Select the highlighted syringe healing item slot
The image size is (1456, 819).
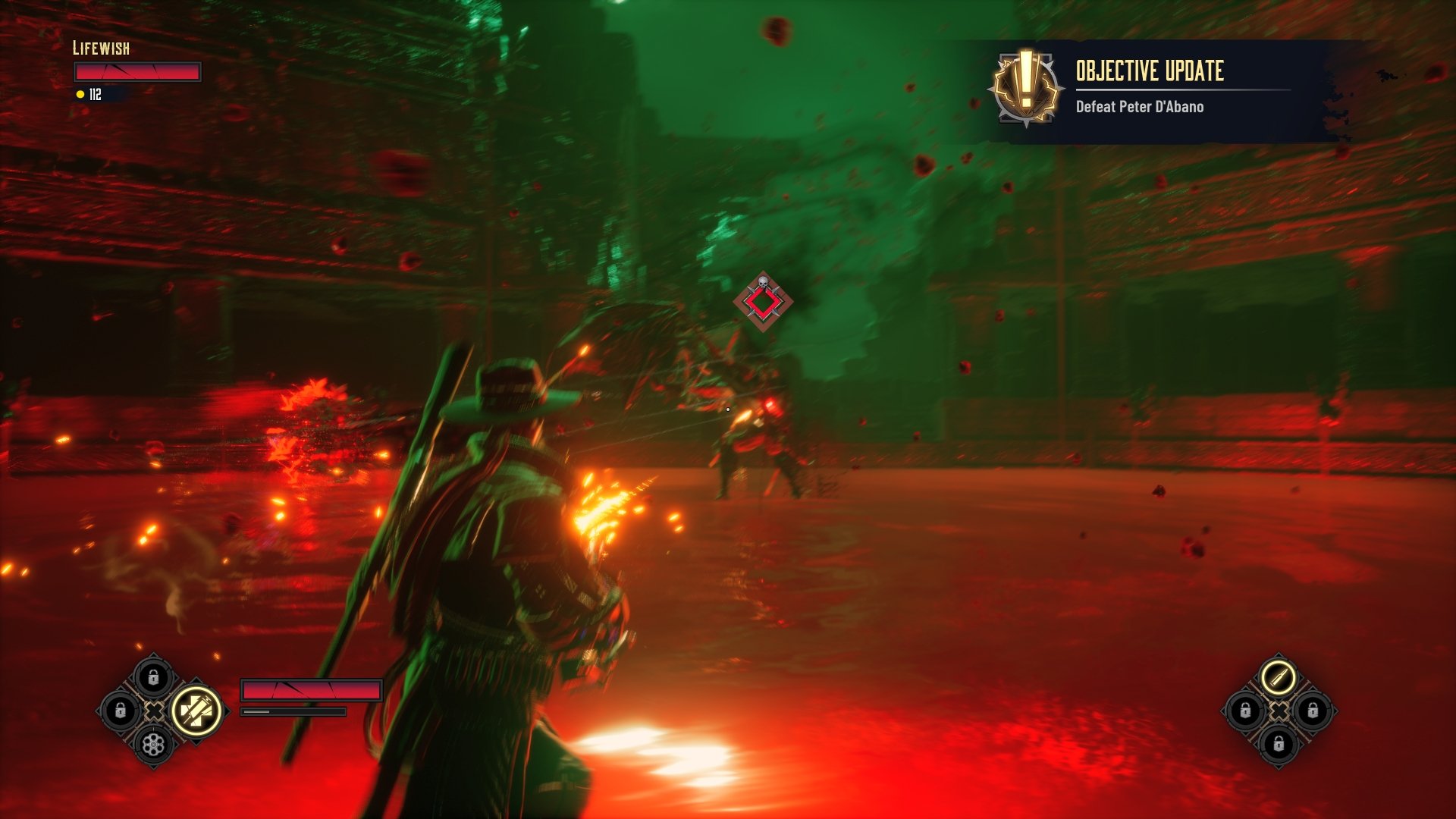[196, 711]
